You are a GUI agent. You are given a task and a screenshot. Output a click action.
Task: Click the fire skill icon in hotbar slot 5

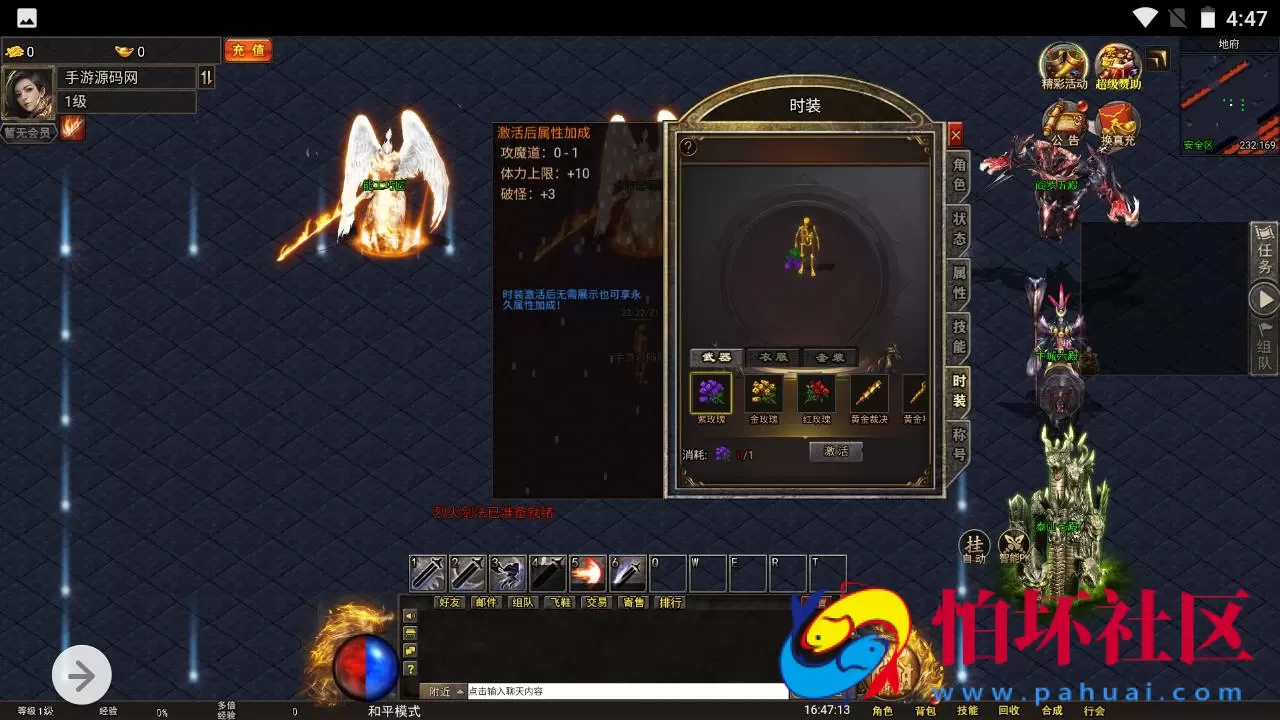pyautogui.click(x=587, y=571)
